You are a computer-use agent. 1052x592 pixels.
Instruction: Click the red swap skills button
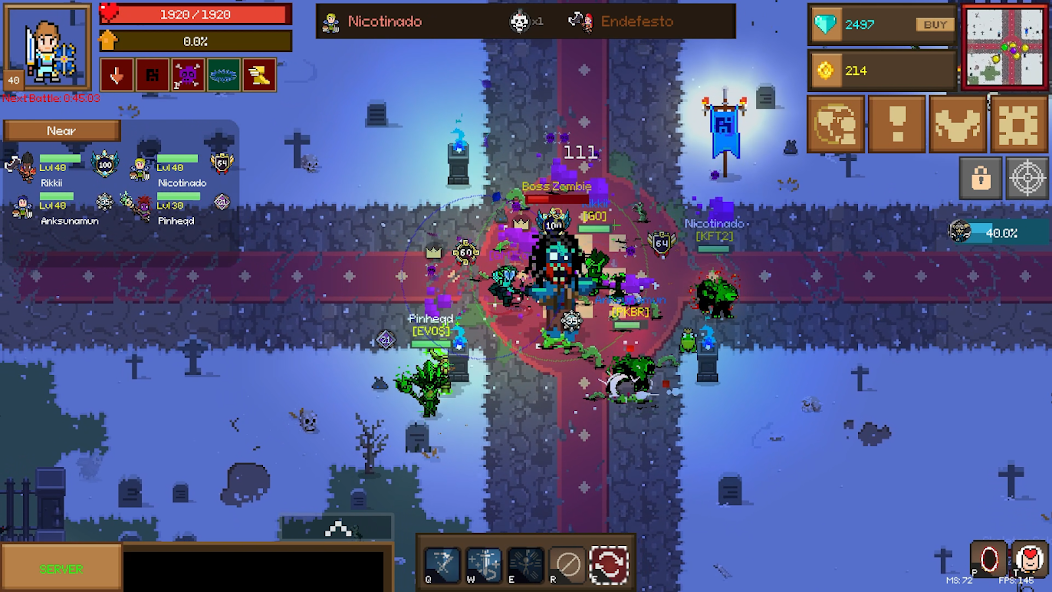coord(608,564)
